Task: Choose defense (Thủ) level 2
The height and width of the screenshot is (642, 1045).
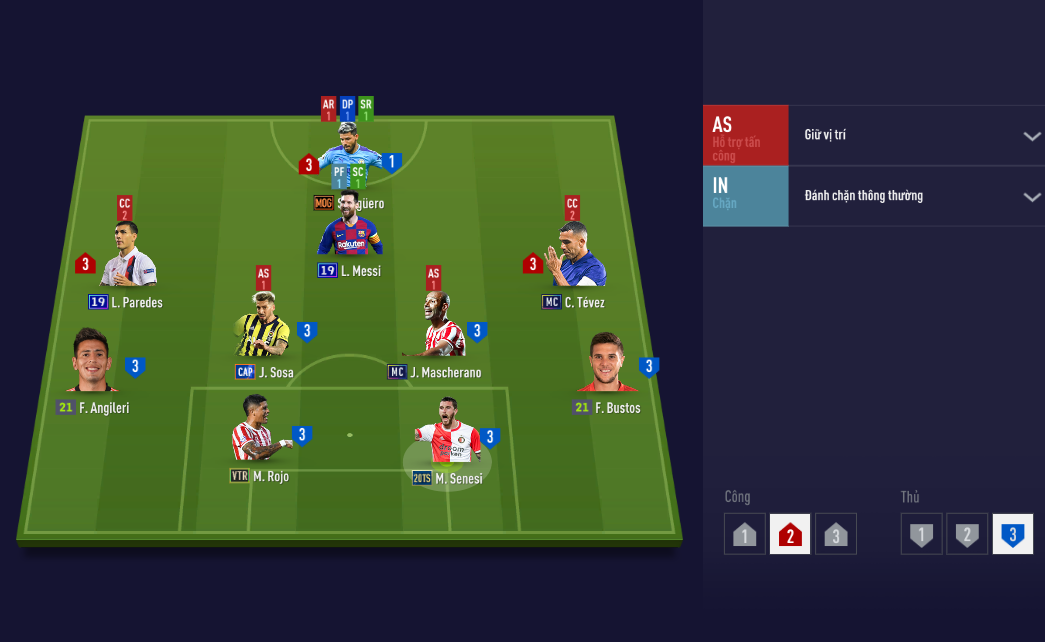Action: point(967,534)
